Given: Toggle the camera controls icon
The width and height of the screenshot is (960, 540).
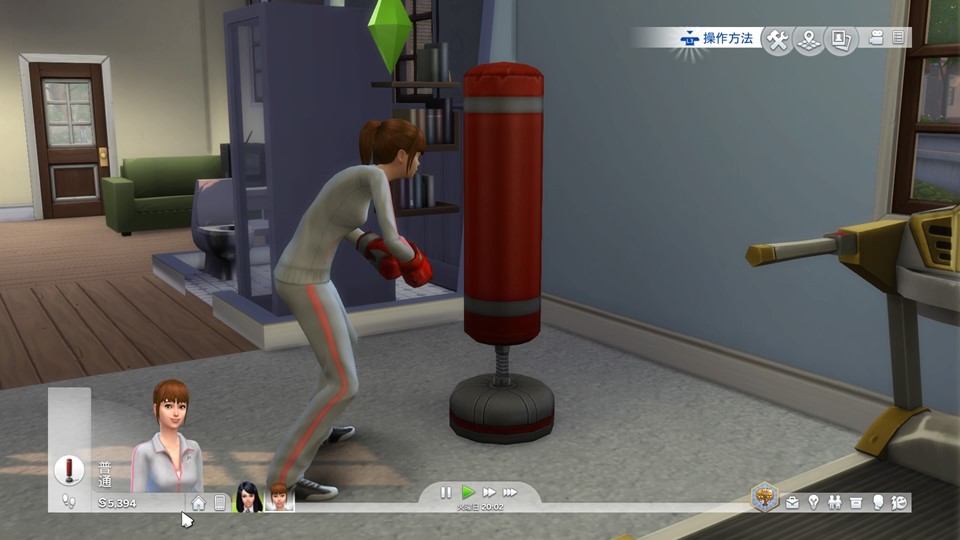Looking at the screenshot, I should [877, 38].
